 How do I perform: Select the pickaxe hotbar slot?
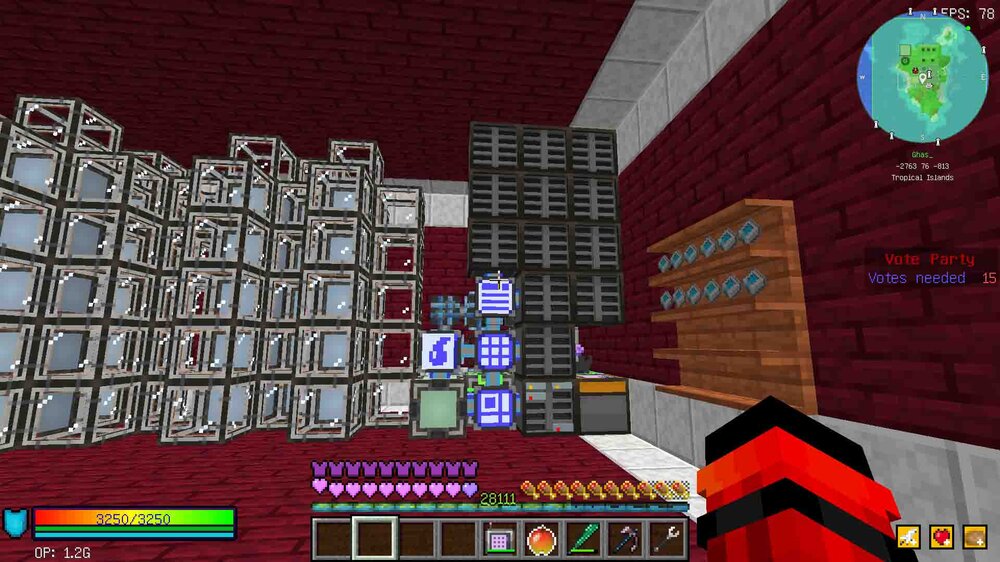coord(625,540)
